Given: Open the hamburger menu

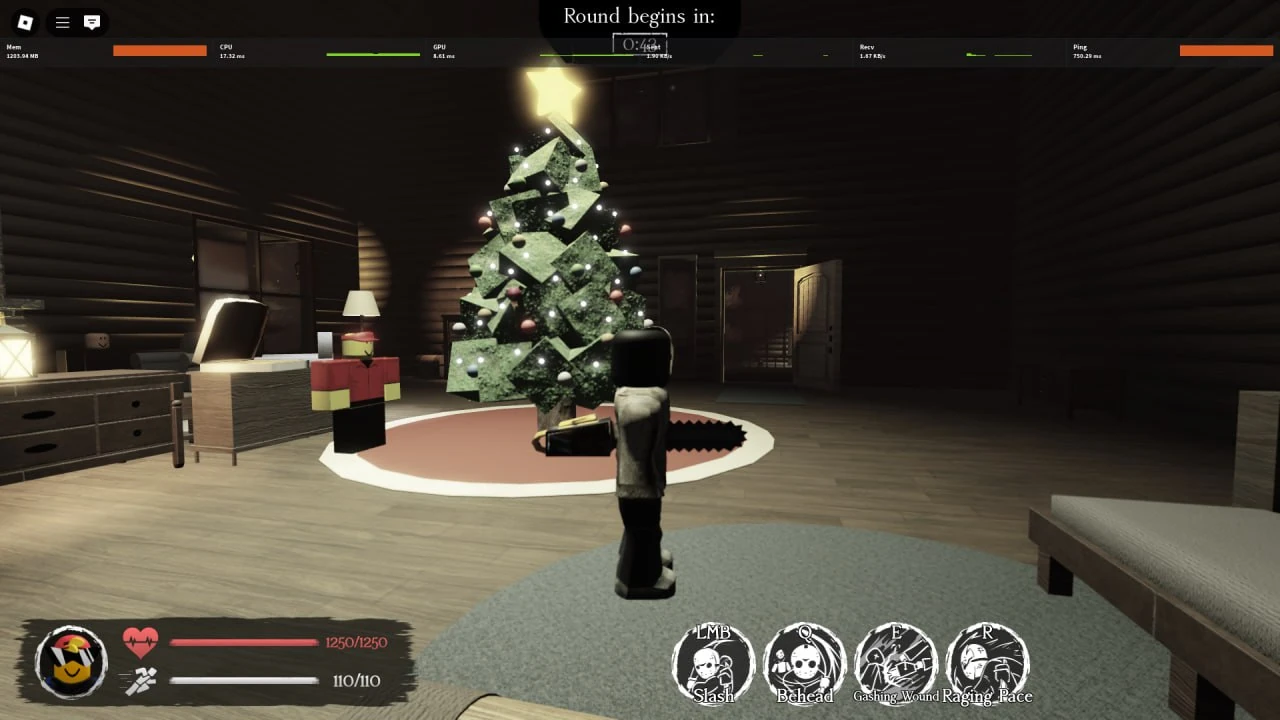Looking at the screenshot, I should (x=61, y=22).
